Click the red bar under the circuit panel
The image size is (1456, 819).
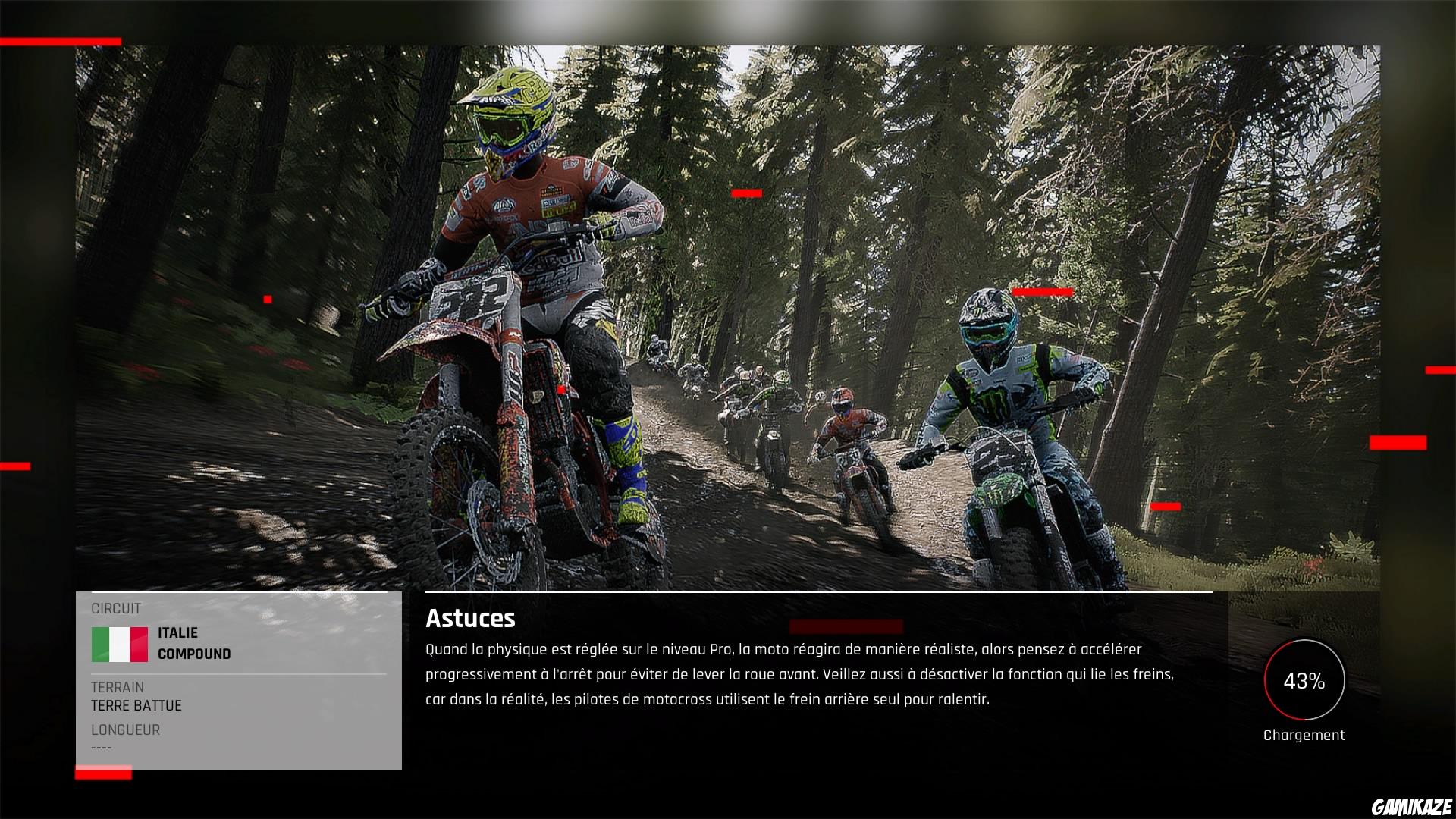point(102,772)
